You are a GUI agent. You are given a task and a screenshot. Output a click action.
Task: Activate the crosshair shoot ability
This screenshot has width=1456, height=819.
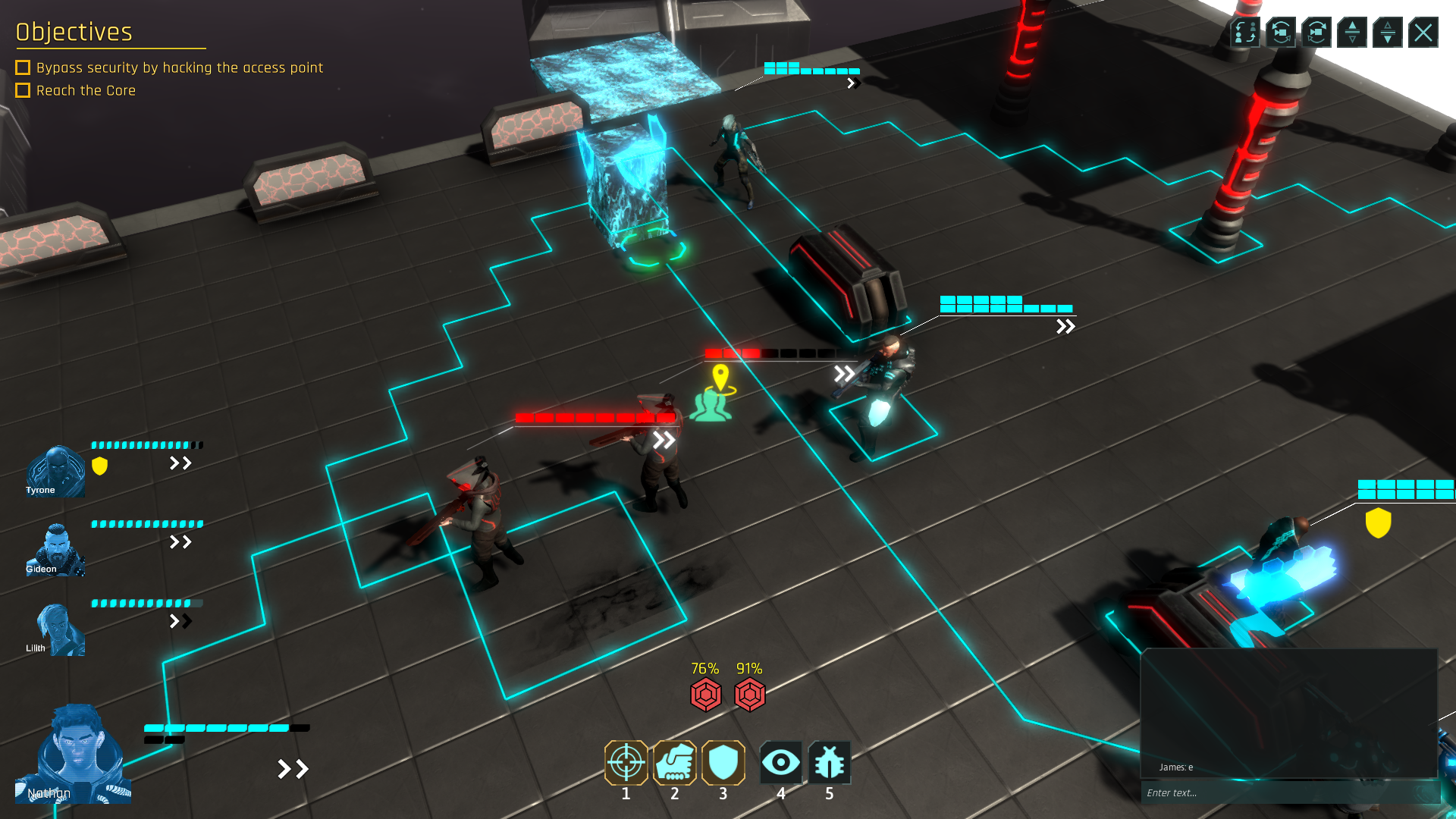pos(626,763)
